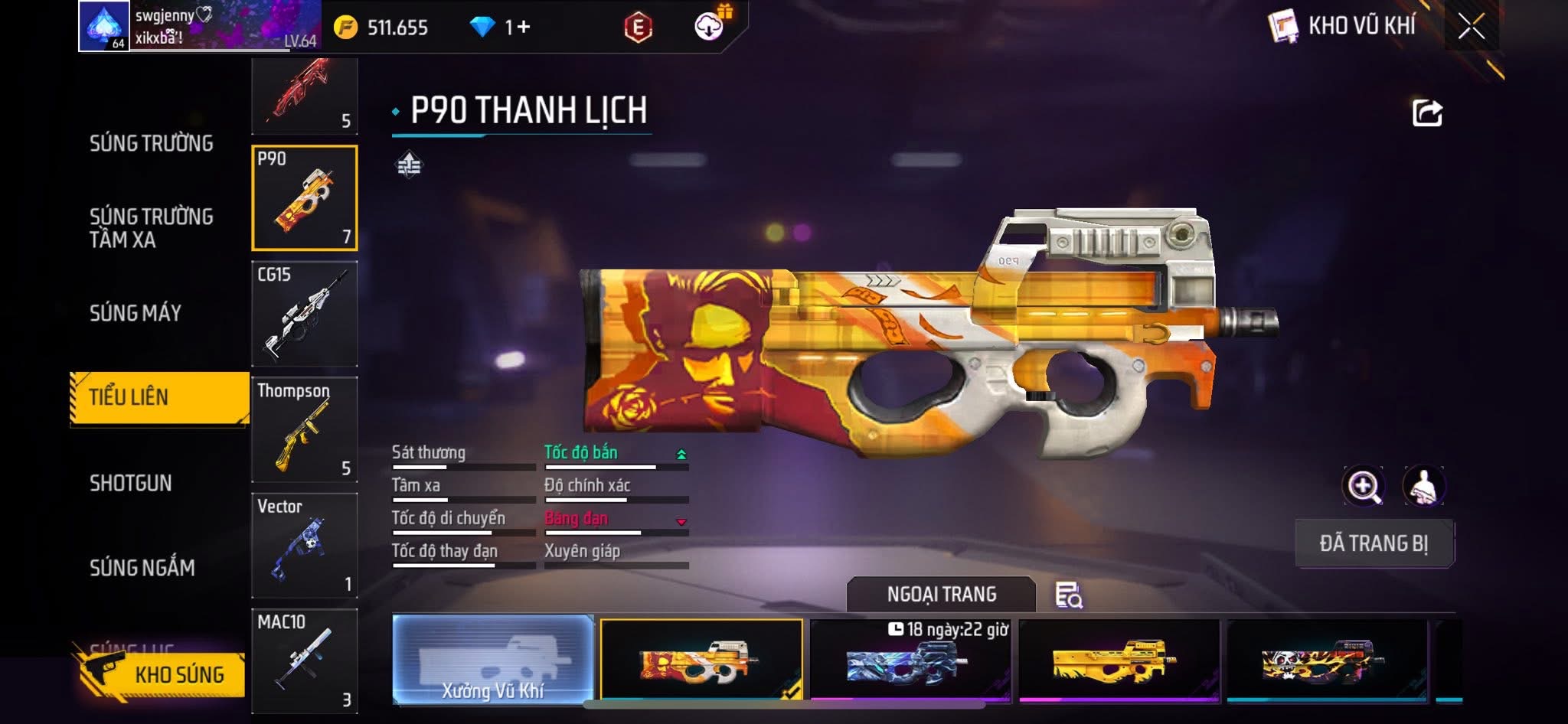The image size is (1568, 724).
Task: Select the P90 weapon tile
Action: tap(305, 198)
